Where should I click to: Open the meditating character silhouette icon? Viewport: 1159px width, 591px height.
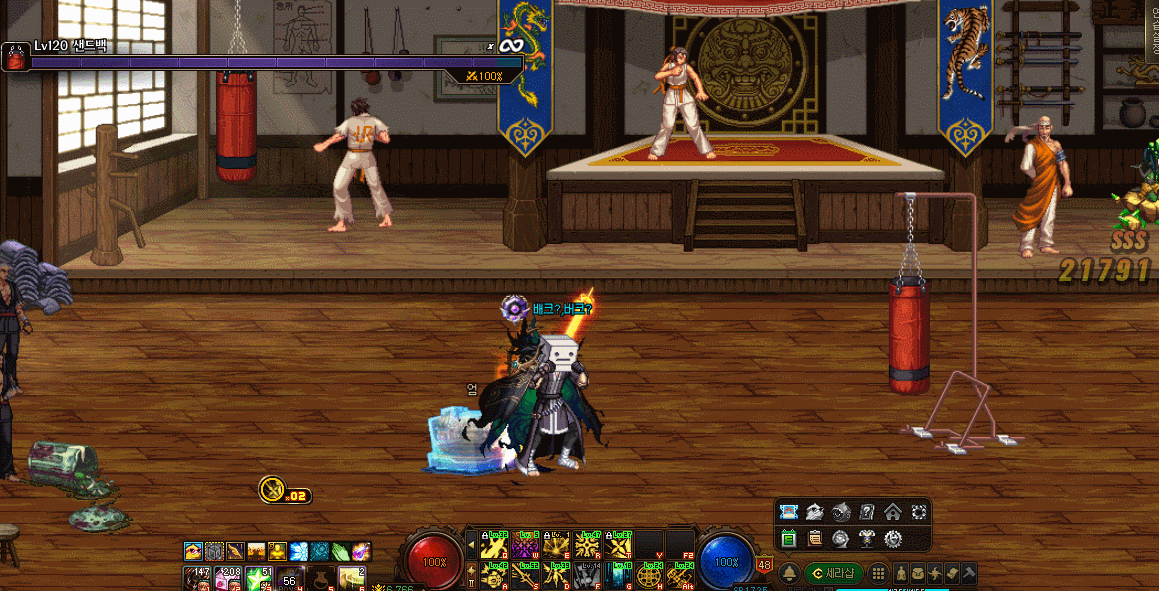tap(900, 573)
